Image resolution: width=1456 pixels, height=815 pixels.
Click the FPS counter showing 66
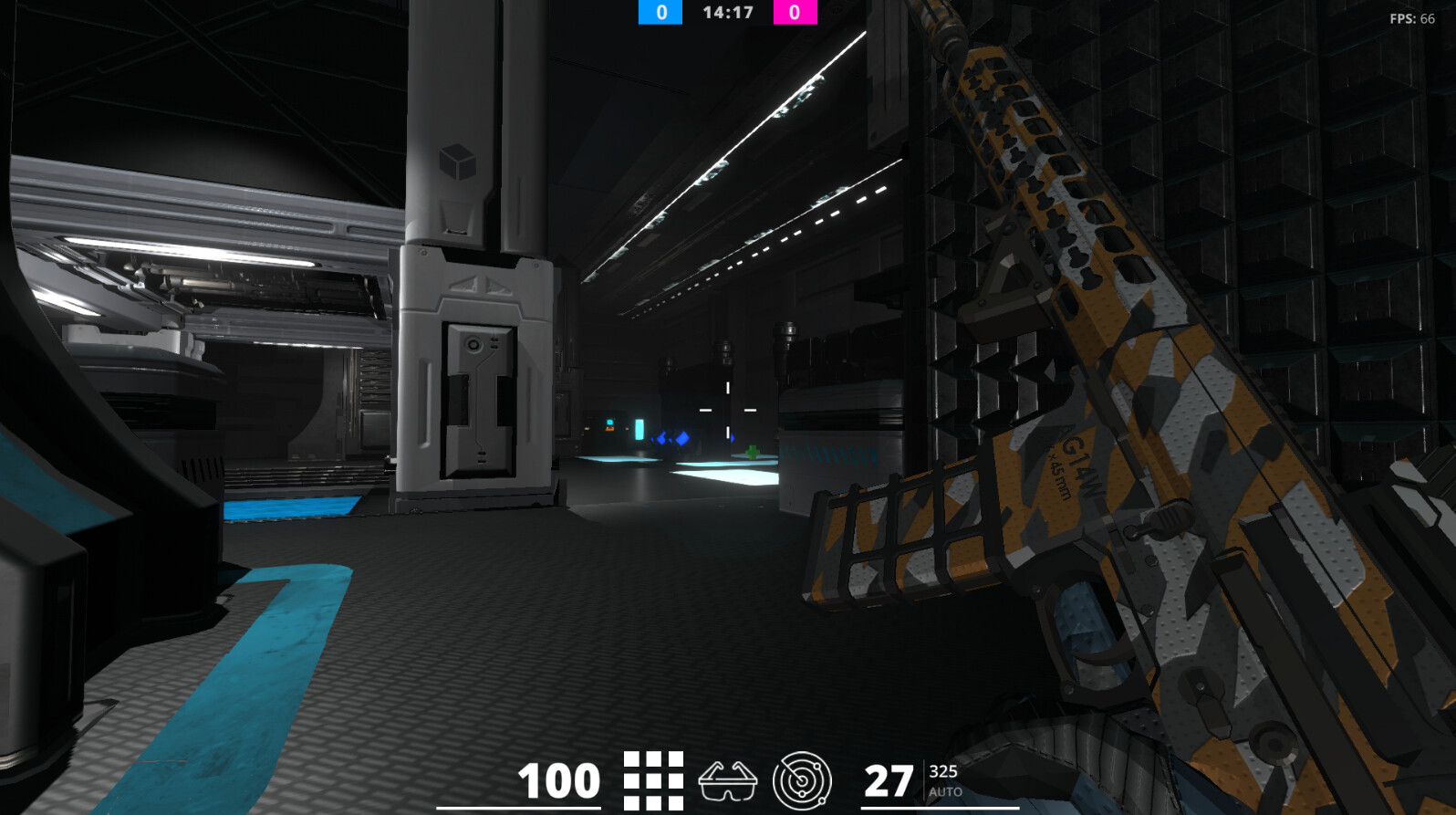1412,16
